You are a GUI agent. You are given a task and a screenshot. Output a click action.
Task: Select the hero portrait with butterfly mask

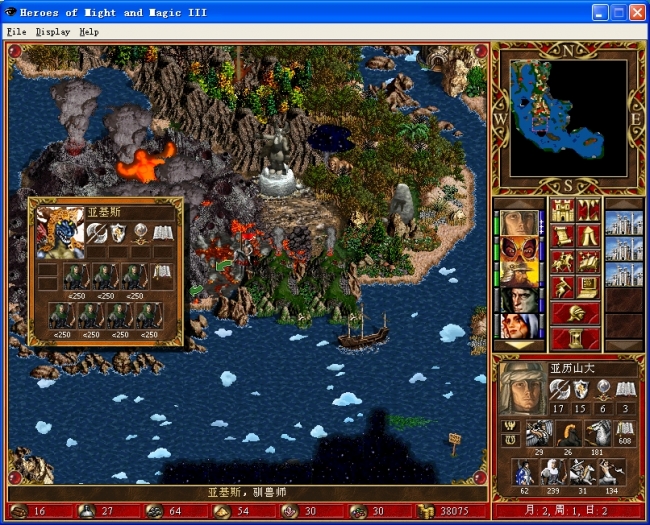pyautogui.click(x=518, y=249)
